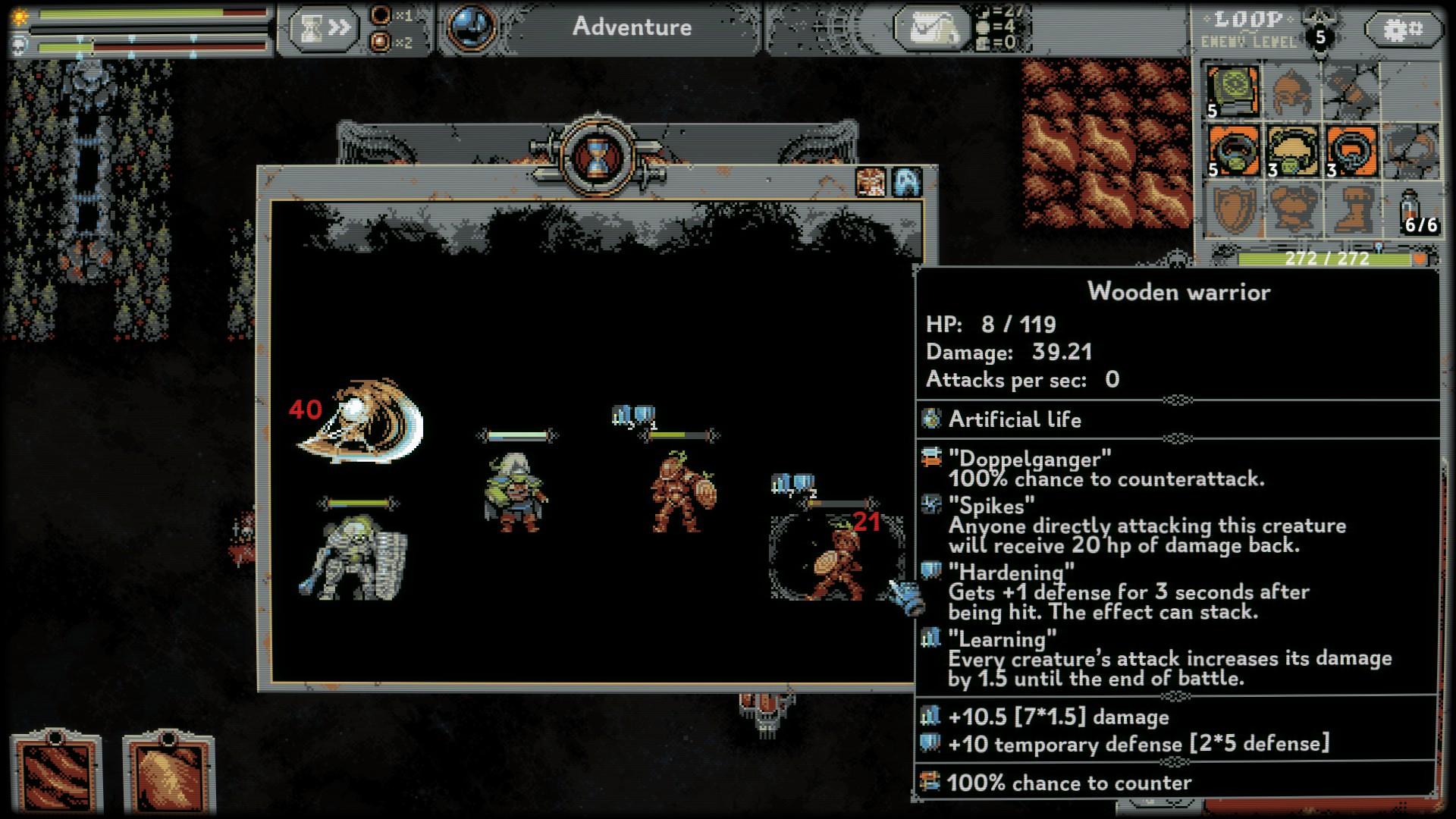
Task: Select the level 3 ring slot
Action: 1351,151
